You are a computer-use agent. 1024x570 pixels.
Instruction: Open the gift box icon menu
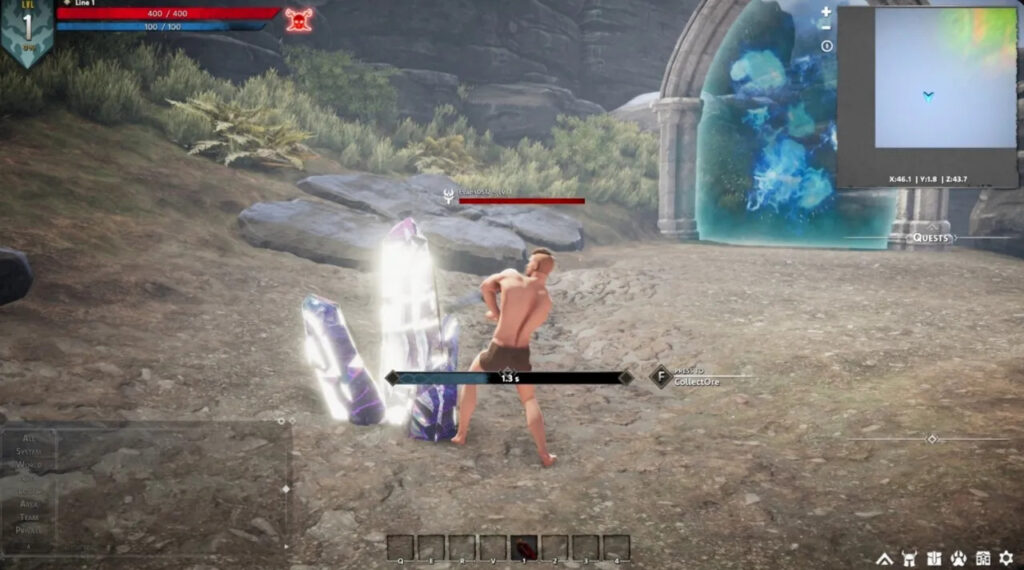933,557
